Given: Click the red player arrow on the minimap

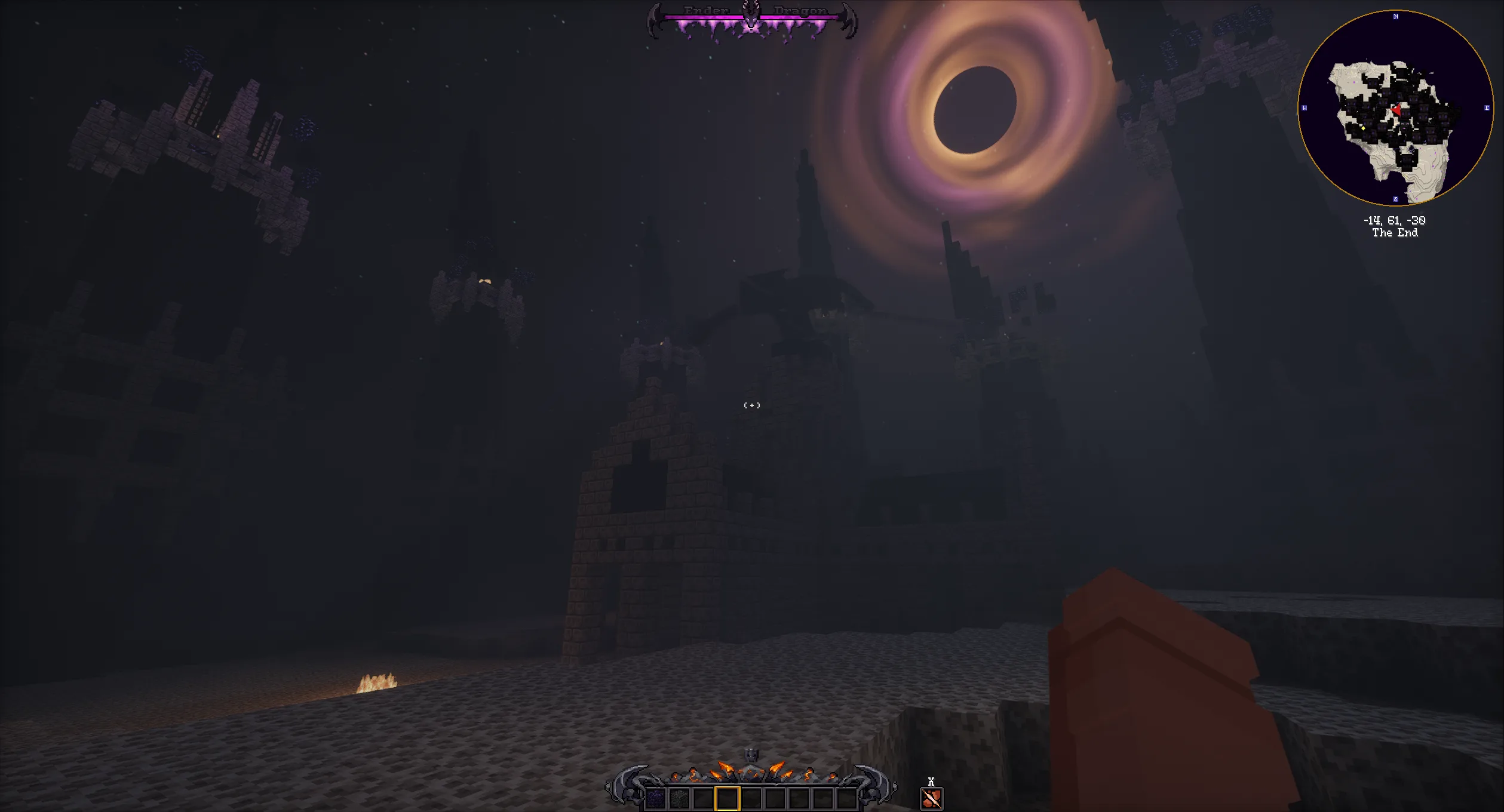Looking at the screenshot, I should pos(1396,111).
